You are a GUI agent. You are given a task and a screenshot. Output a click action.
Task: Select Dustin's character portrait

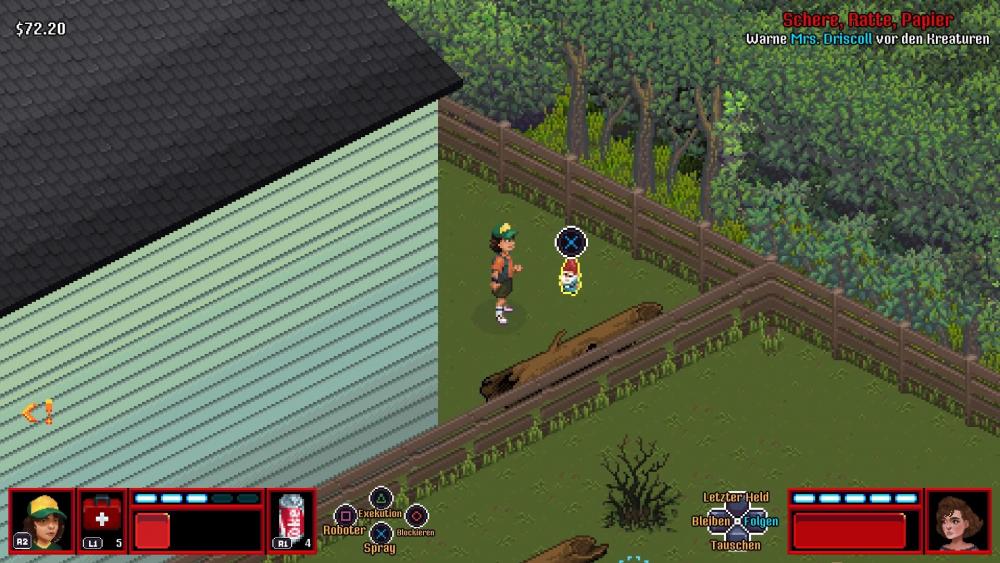42,520
